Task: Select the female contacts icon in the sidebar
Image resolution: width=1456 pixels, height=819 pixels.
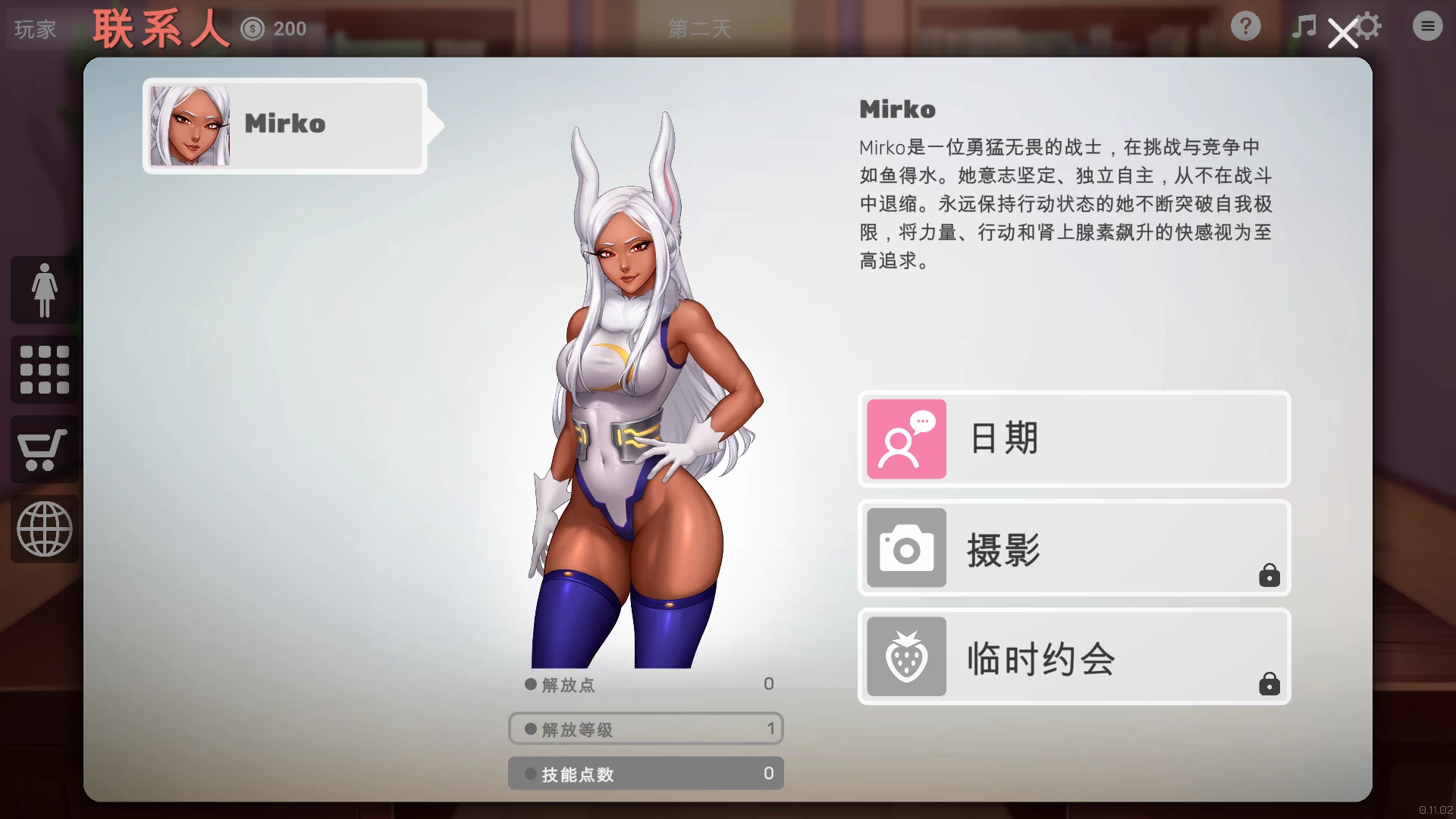Action: click(x=43, y=290)
